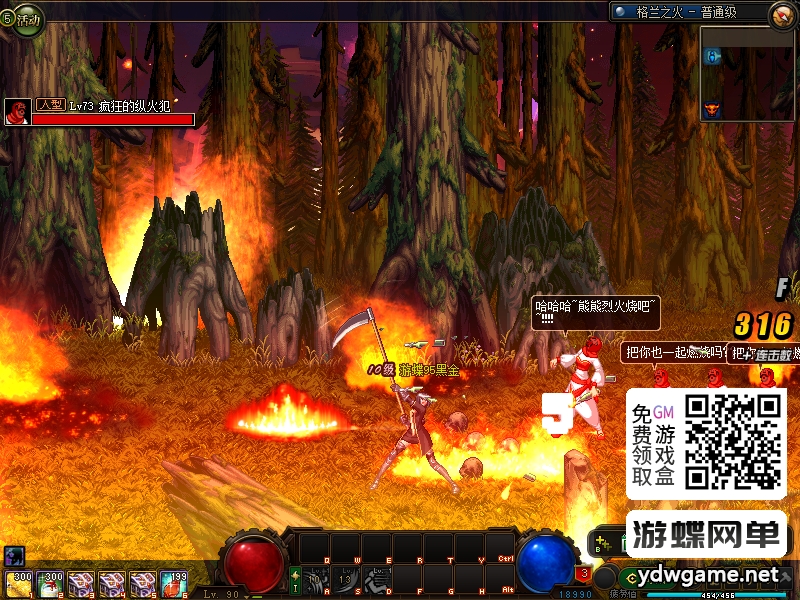Click the compass icon beside the dungeon name
The height and width of the screenshot is (600, 800).
coord(782,14)
